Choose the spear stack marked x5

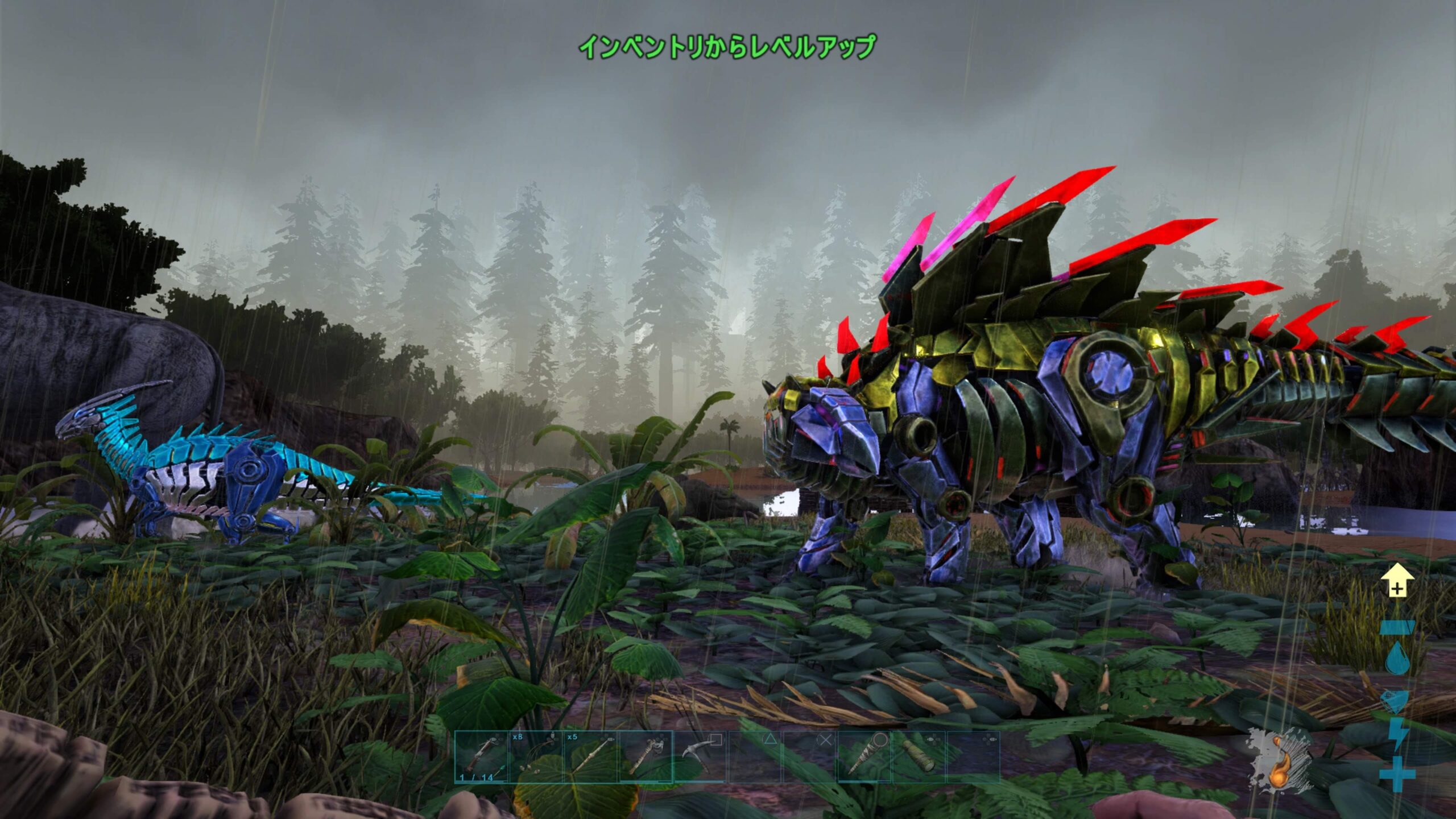[590, 757]
